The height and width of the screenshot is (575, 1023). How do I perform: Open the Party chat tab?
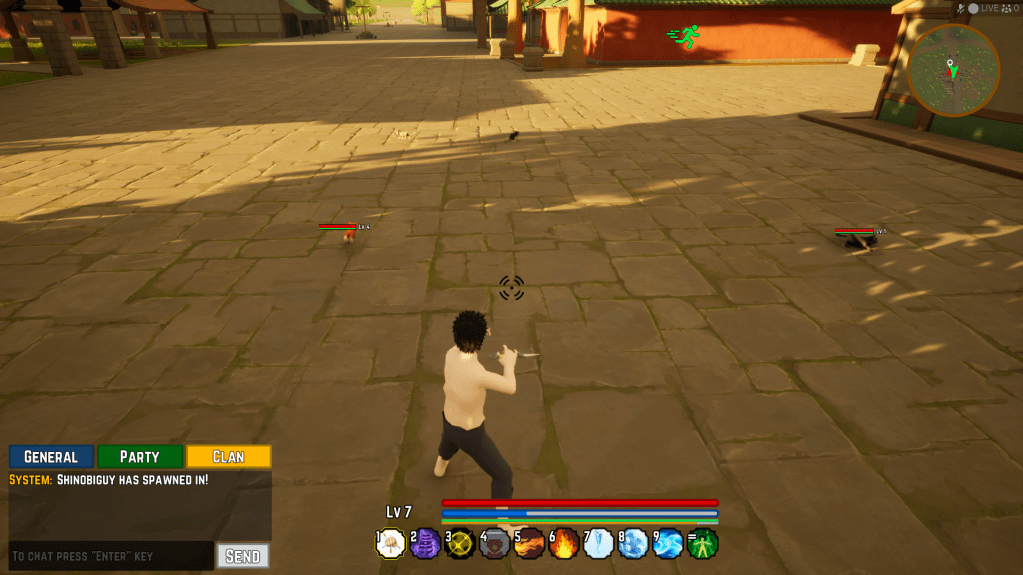[x=140, y=457]
